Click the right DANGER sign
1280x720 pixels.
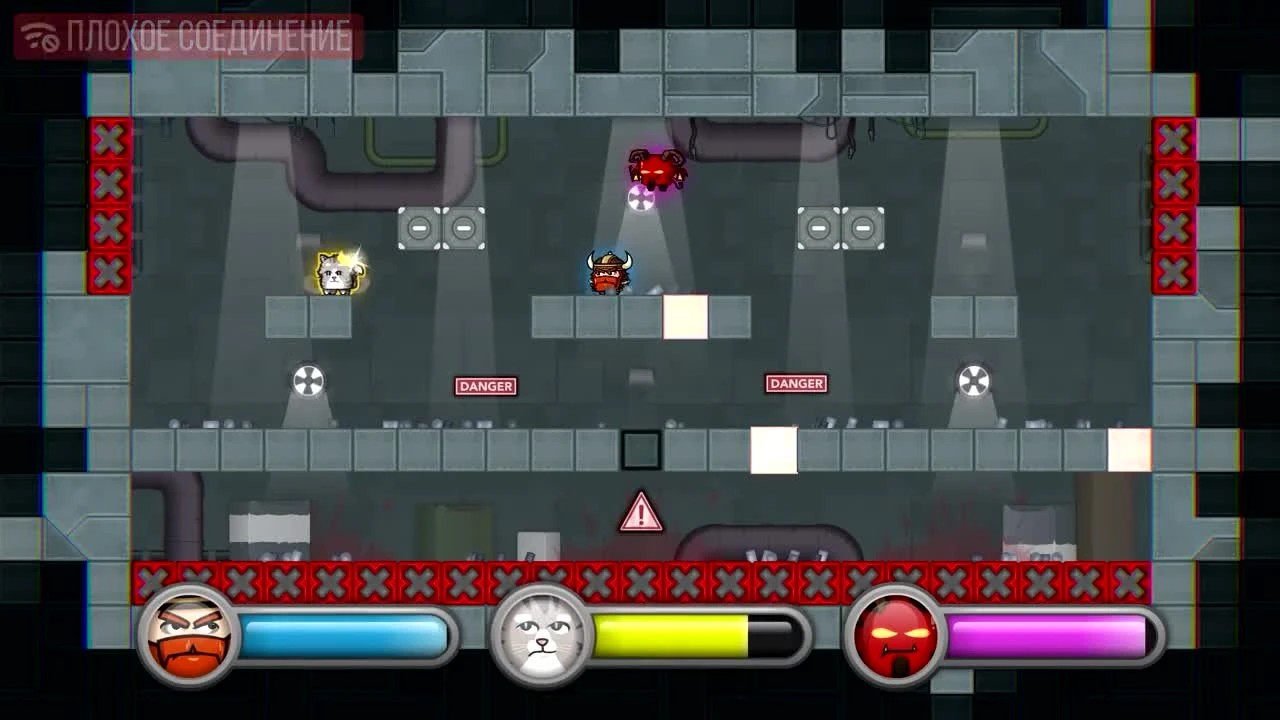coord(795,382)
